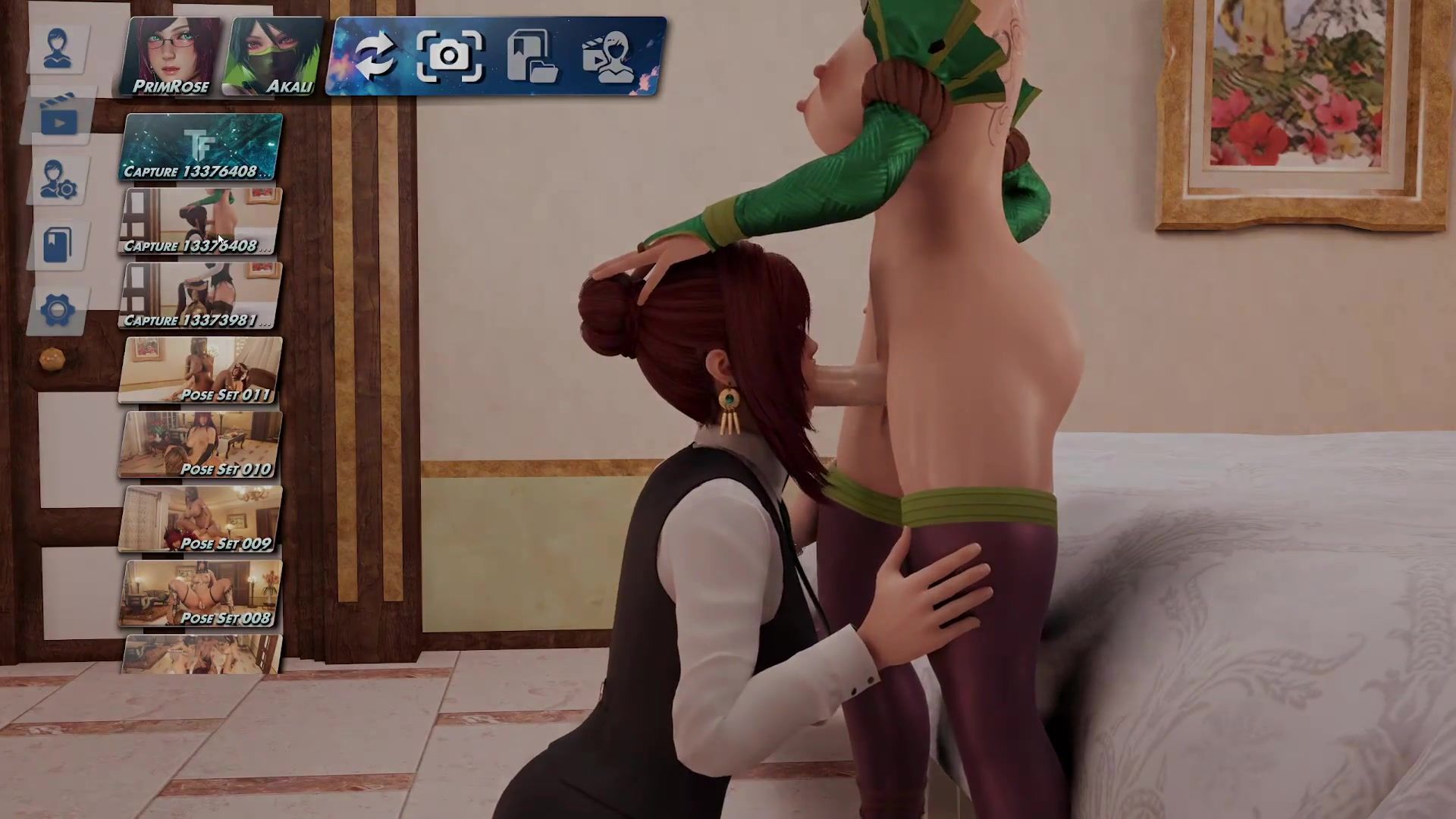Screen dimensions: 1456x819
Task: Open the character profile sidebar icon
Action: click(58, 49)
